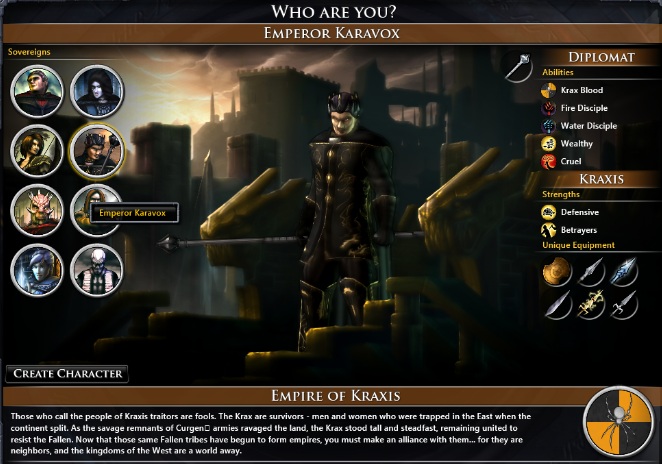The height and width of the screenshot is (464, 662).
Task: Click the Betrayers strength icon
Action: [x=549, y=230]
